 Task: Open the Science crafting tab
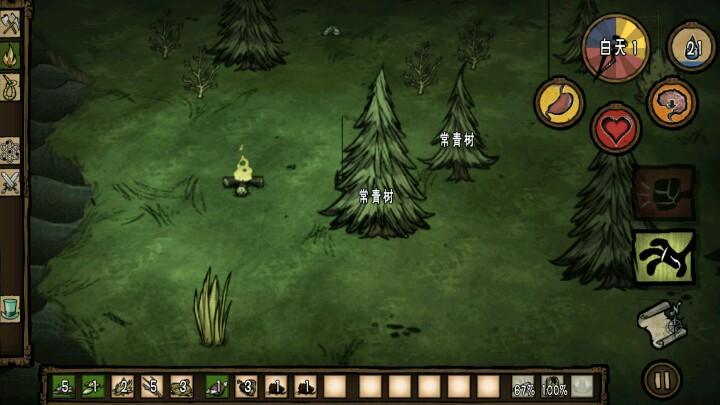12,150
